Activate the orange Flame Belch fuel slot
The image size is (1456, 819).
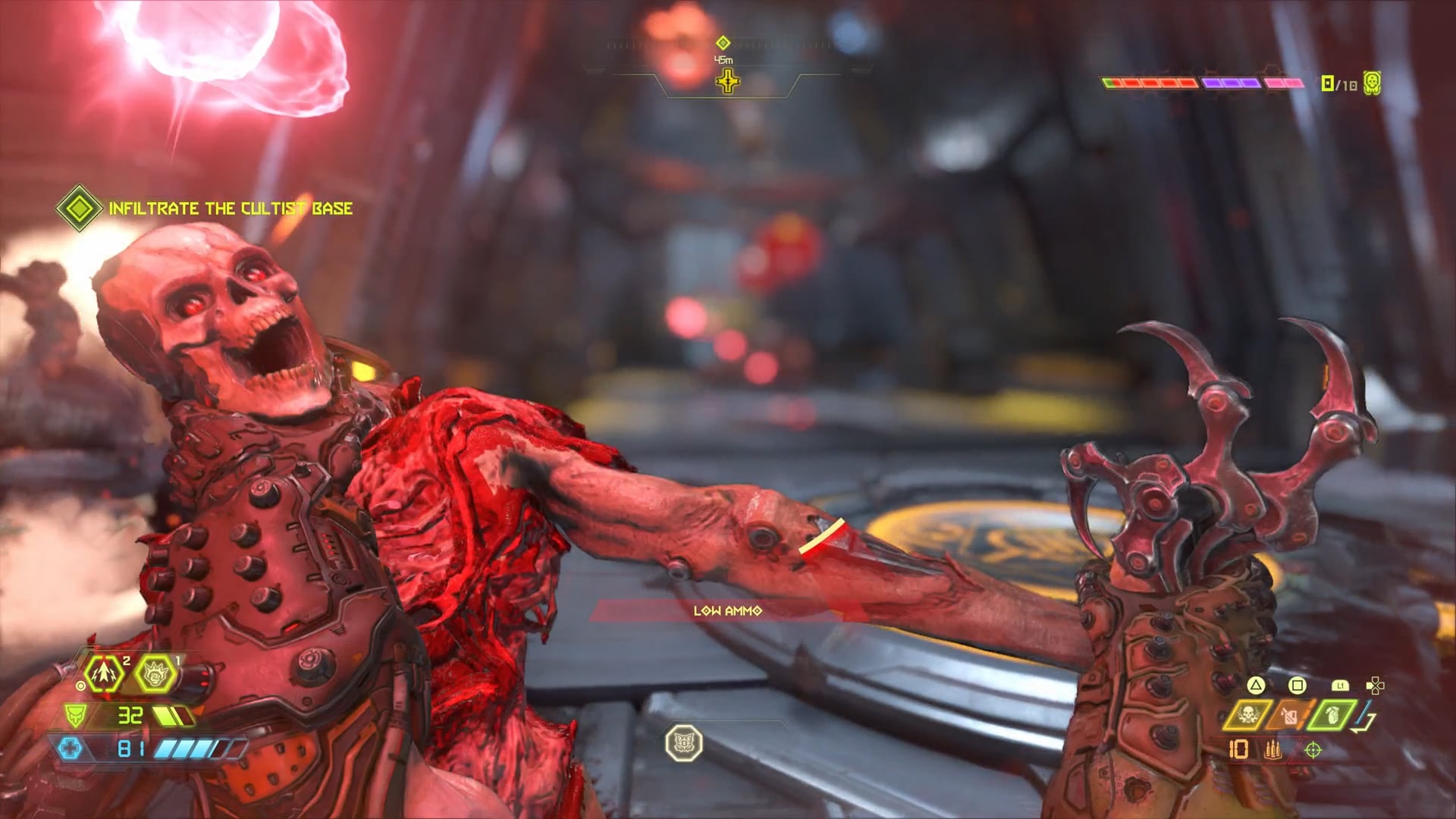(1289, 714)
